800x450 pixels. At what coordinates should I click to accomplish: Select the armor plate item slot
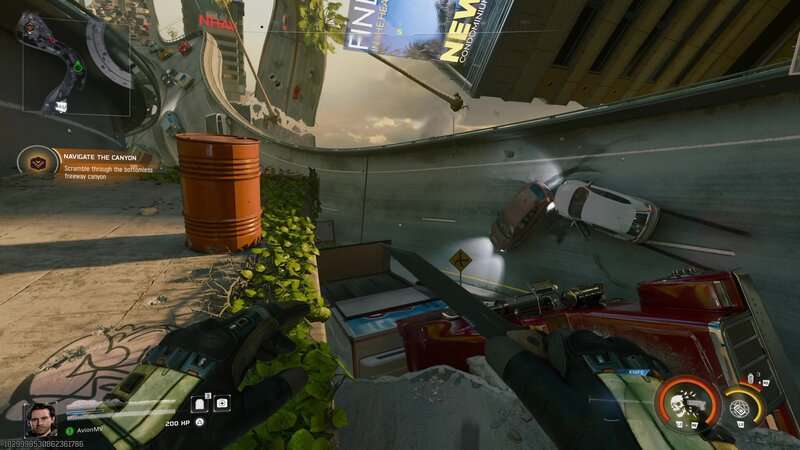[x=199, y=404]
